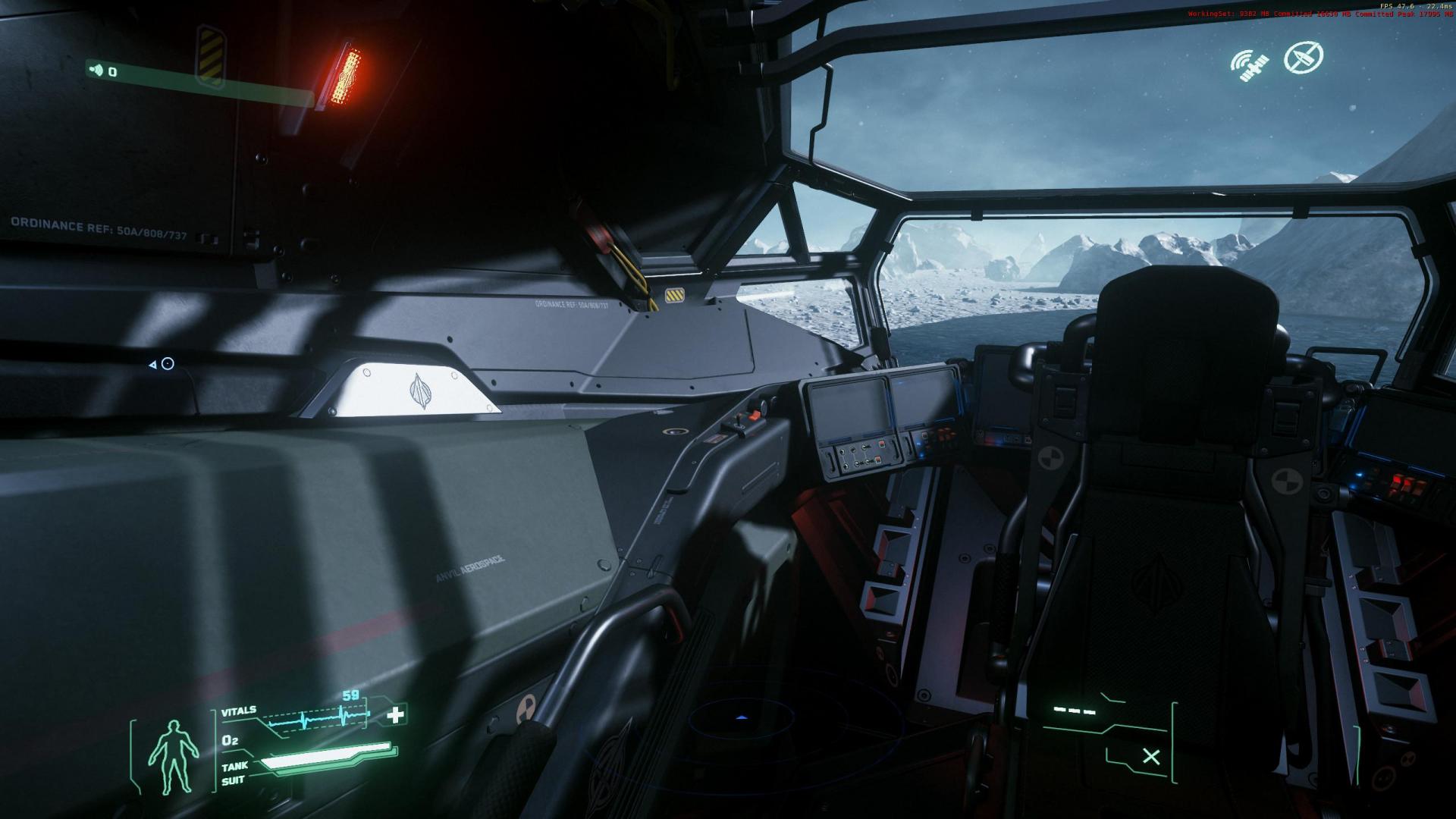Toggle the orange switch near the side panel
The image size is (1456, 819).
coord(754,416)
